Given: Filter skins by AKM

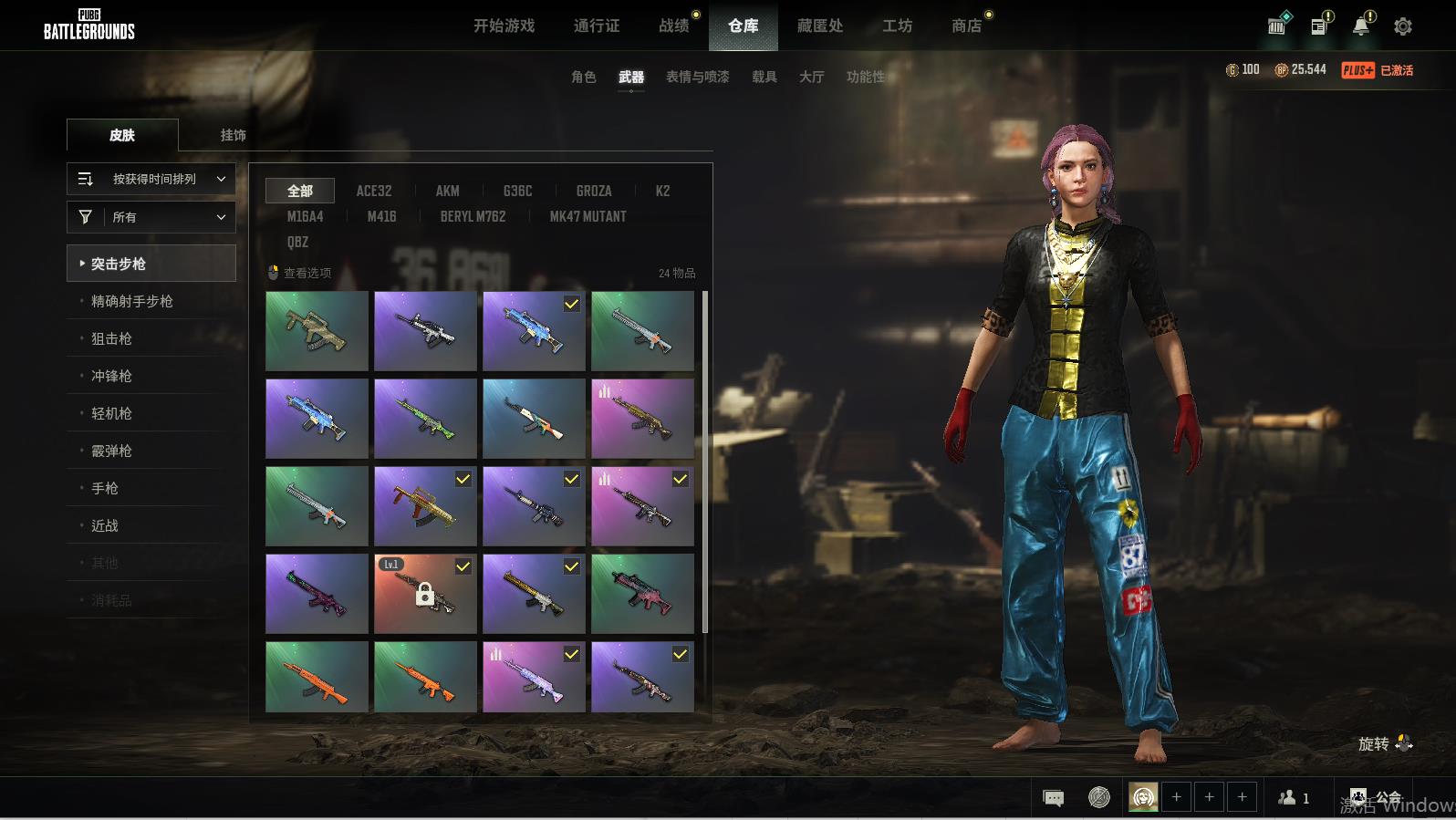Looking at the screenshot, I should click(447, 191).
